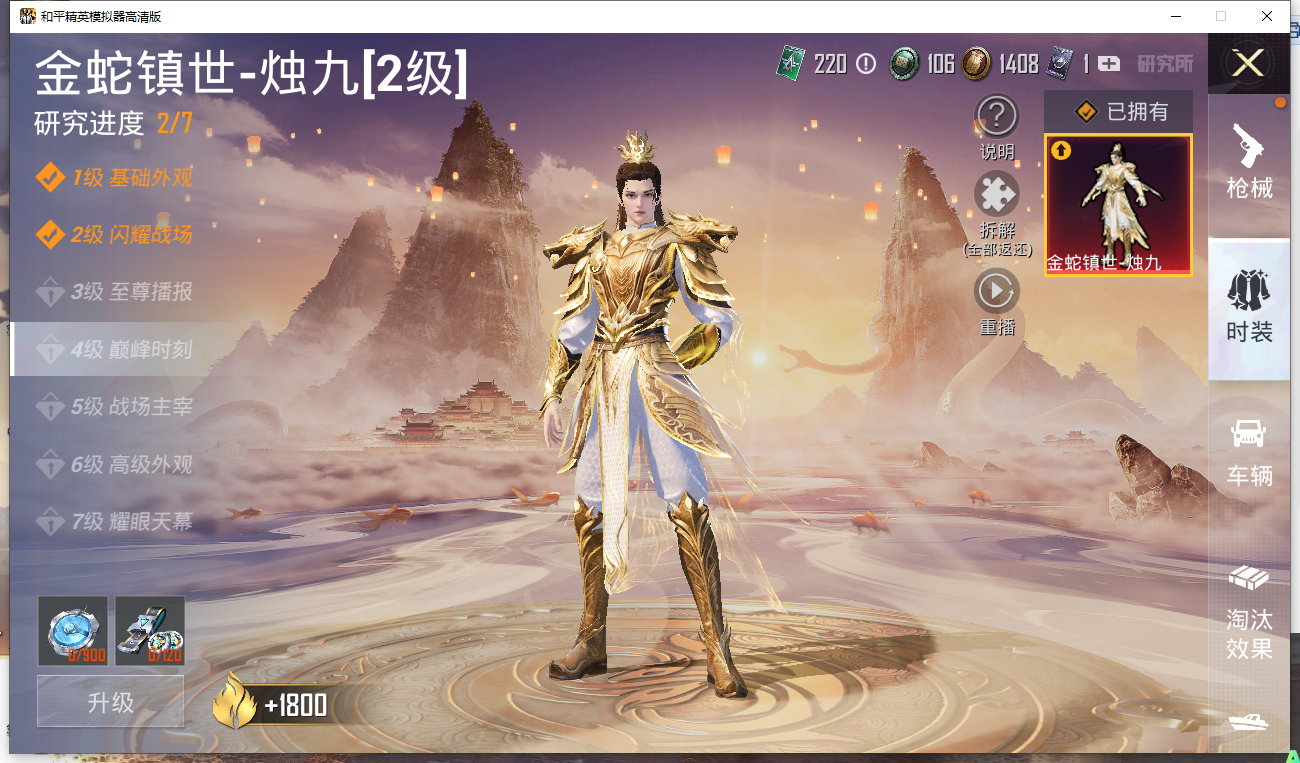
Task: Open the 车辆 vehicles tab
Action: 1249,452
